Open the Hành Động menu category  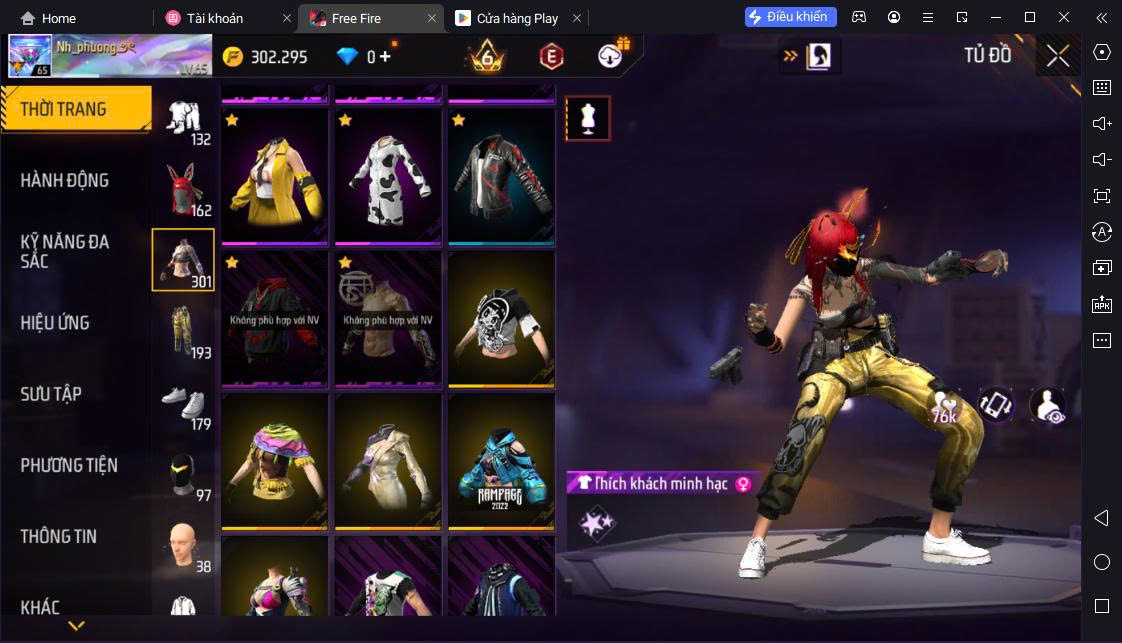65,180
